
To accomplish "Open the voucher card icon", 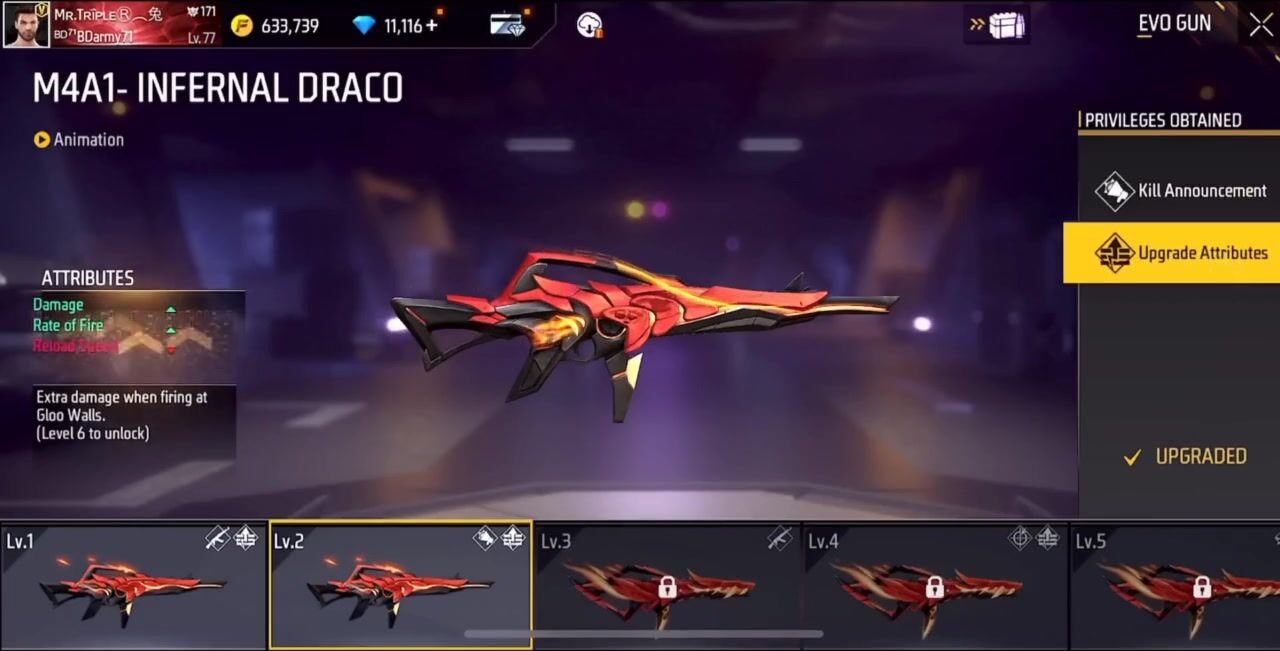I will click(508, 25).
